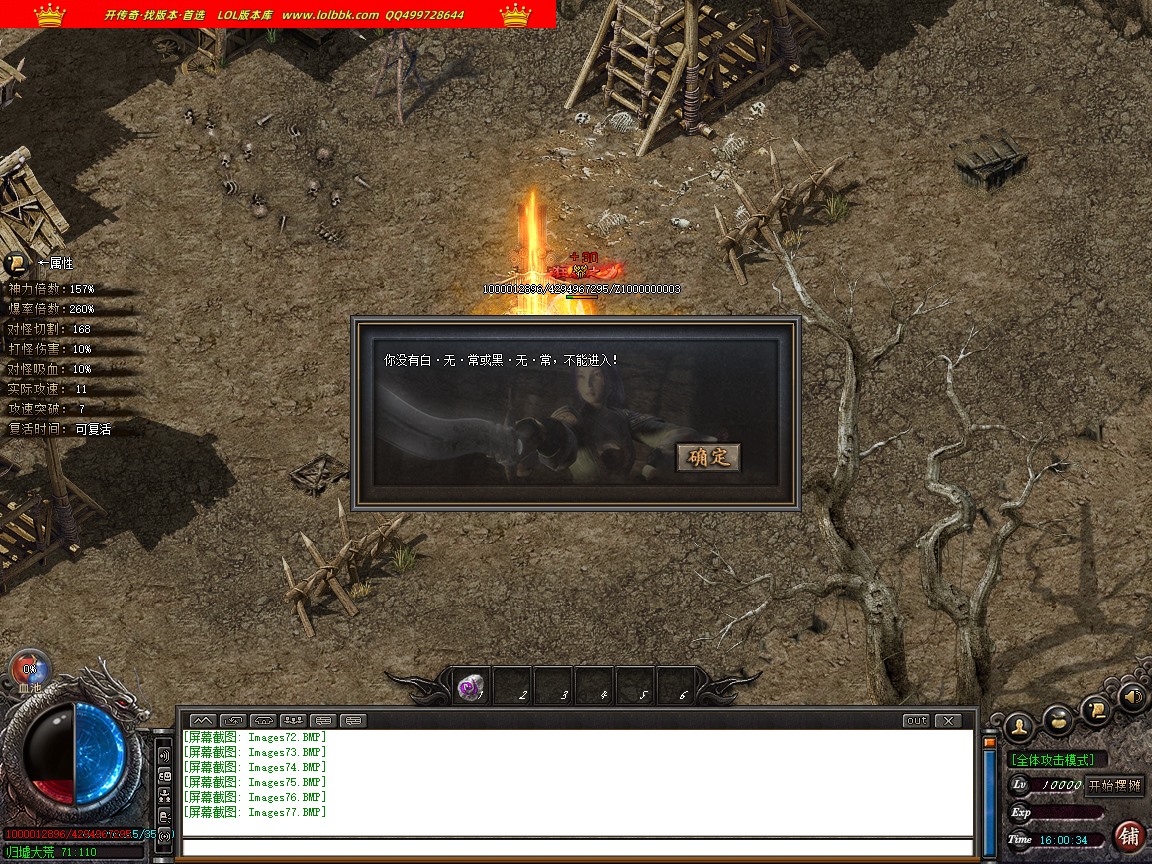Open the 血池 blood pool orb
1152x864 pixels.
[30, 669]
